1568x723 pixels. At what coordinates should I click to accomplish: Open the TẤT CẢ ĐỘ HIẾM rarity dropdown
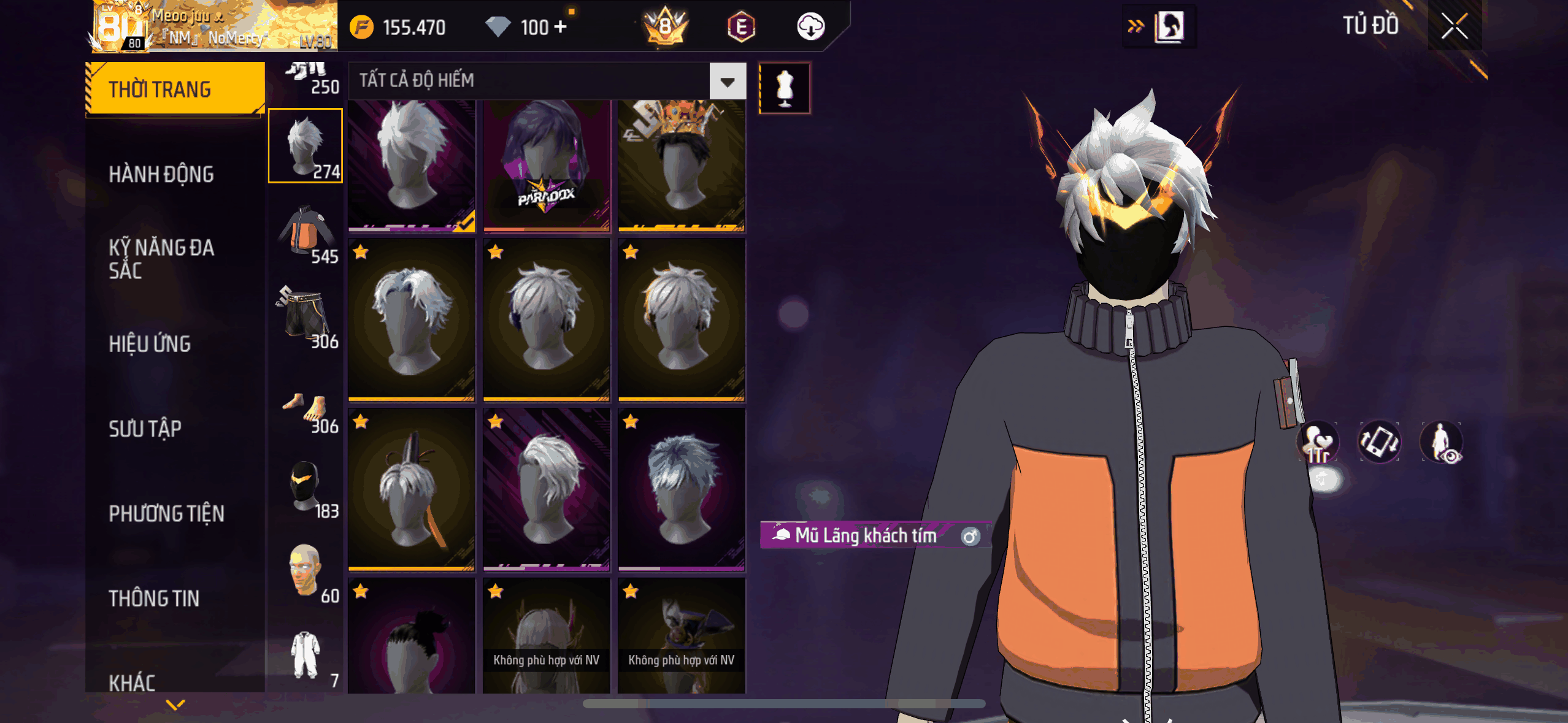coord(728,82)
